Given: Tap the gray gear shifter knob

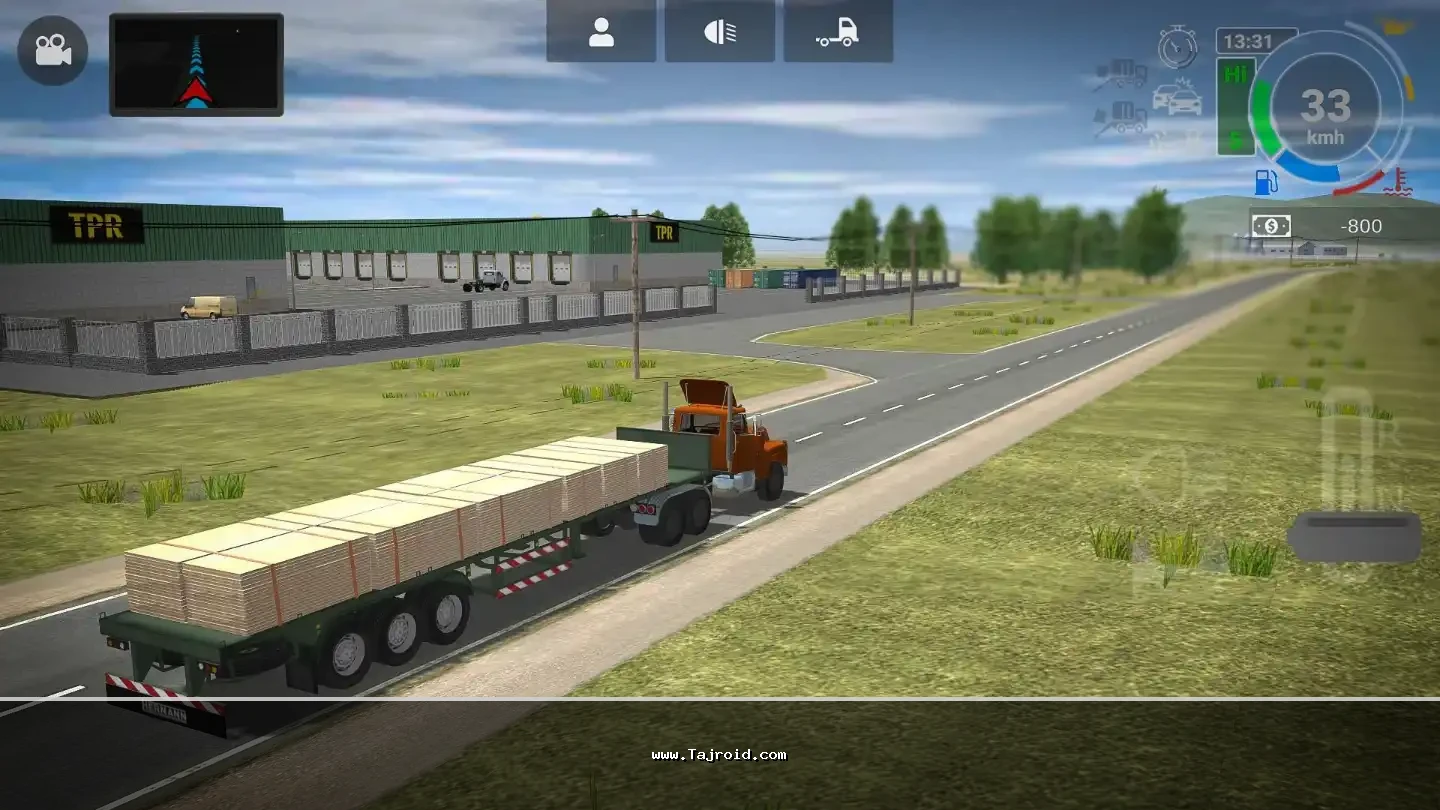Looking at the screenshot, I should coord(1354,536).
